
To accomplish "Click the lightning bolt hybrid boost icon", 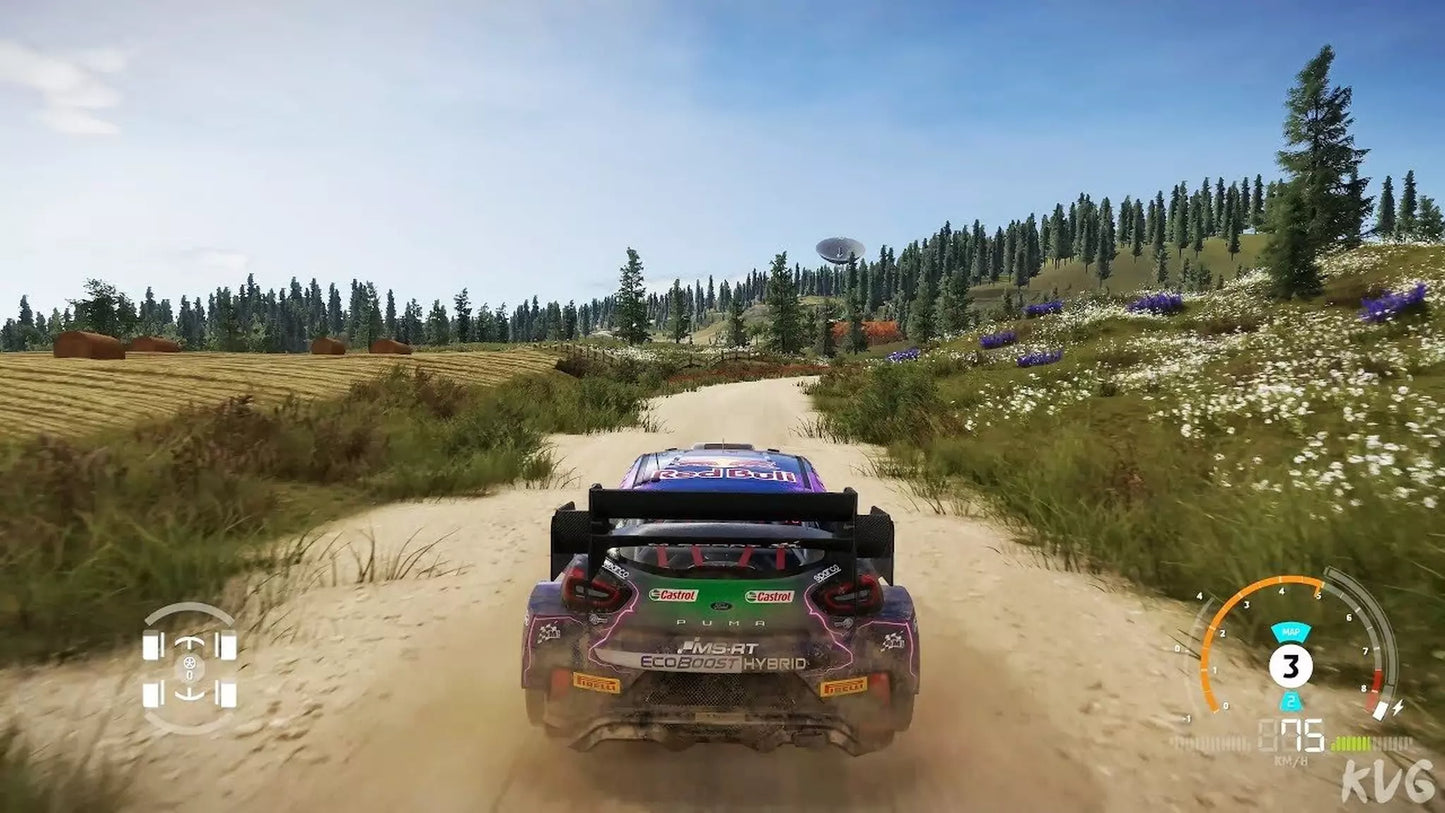I will pyautogui.click(x=1398, y=707).
